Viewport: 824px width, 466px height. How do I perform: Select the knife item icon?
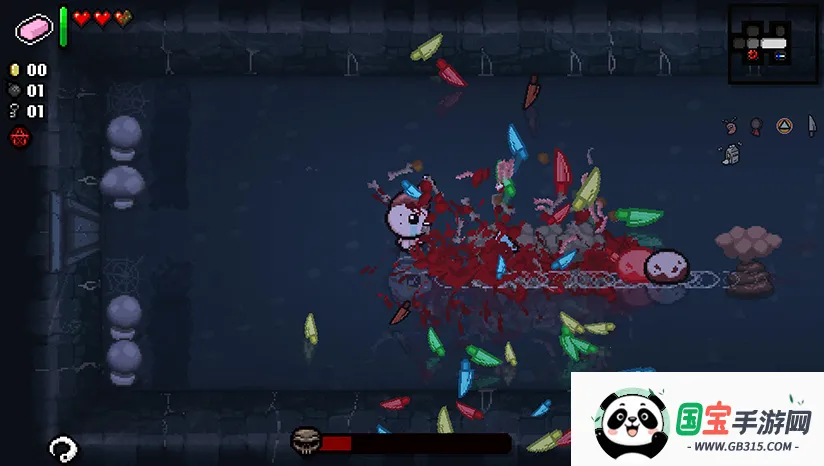[x=811, y=126]
